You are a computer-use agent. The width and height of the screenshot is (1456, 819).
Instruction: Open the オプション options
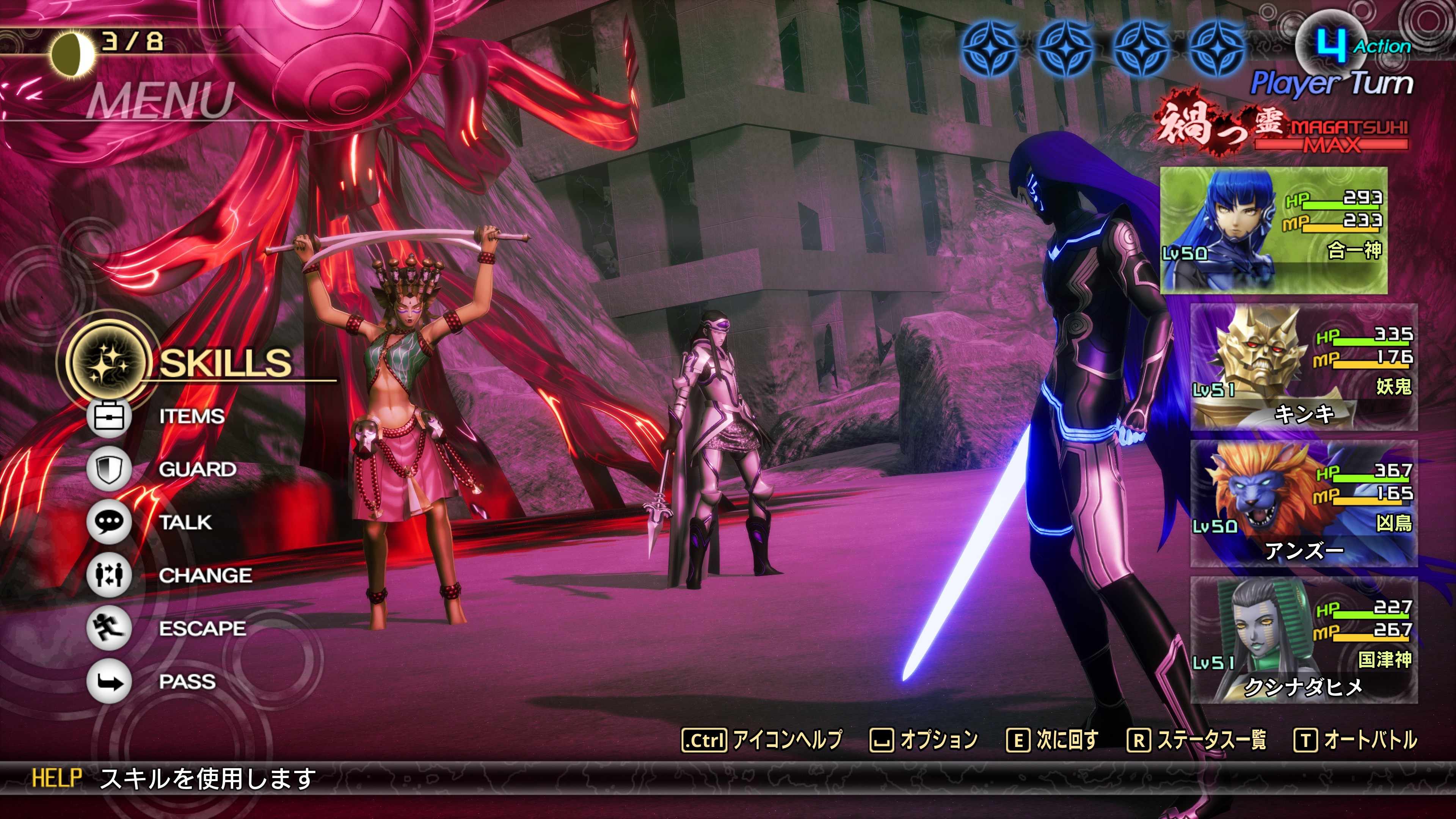[x=924, y=740]
